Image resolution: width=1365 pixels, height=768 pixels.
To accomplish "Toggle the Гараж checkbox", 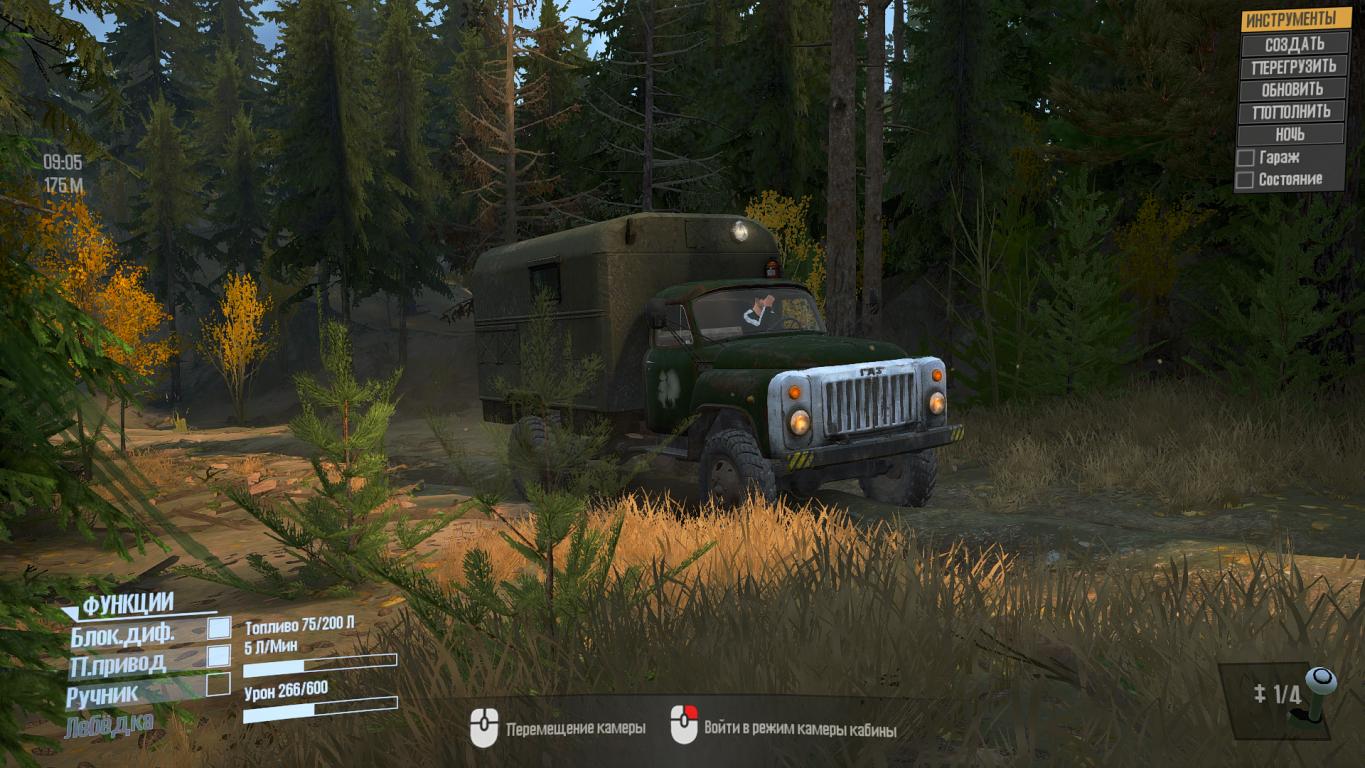I will [x=1245, y=158].
